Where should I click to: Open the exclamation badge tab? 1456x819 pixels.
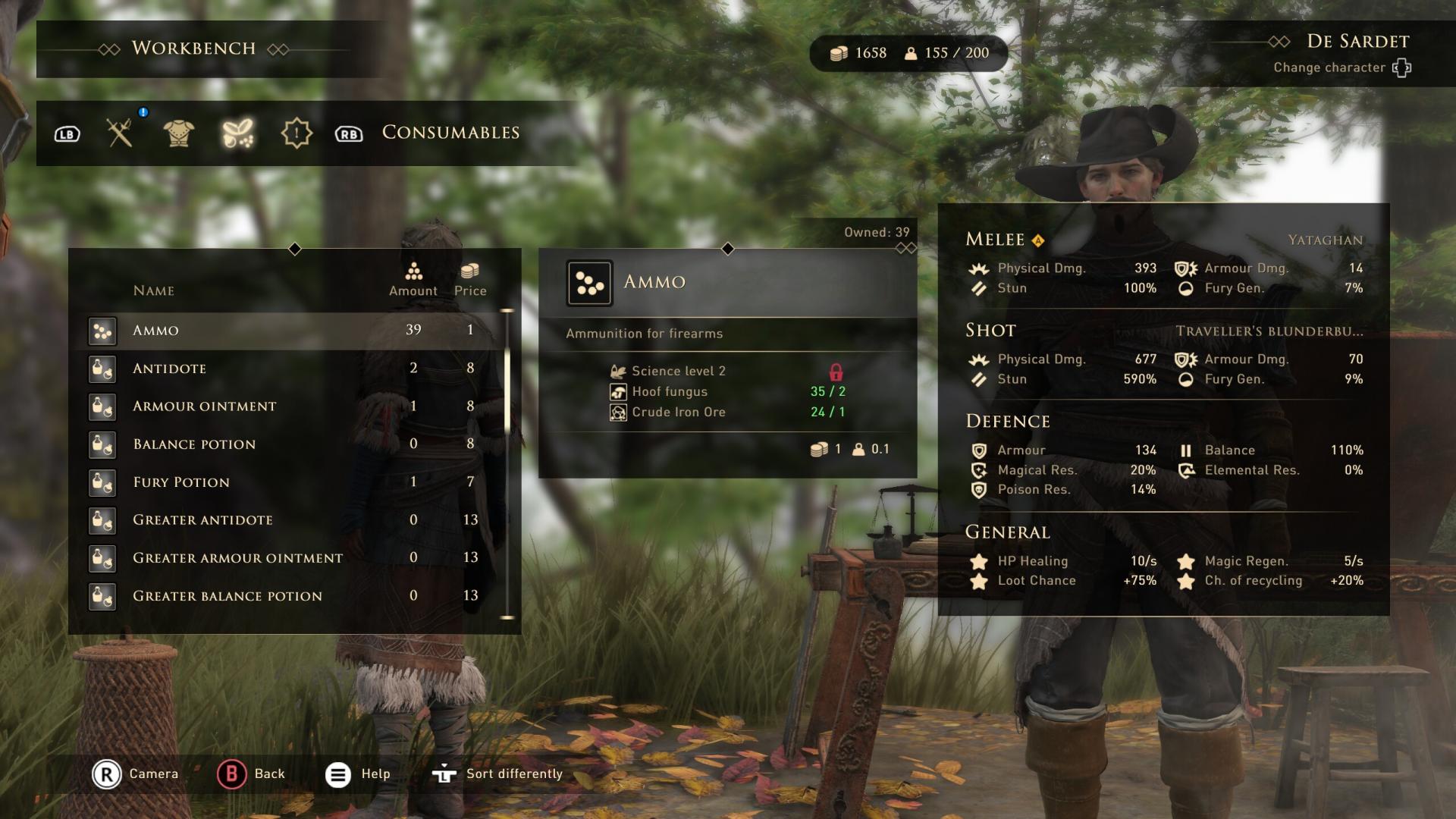297,133
